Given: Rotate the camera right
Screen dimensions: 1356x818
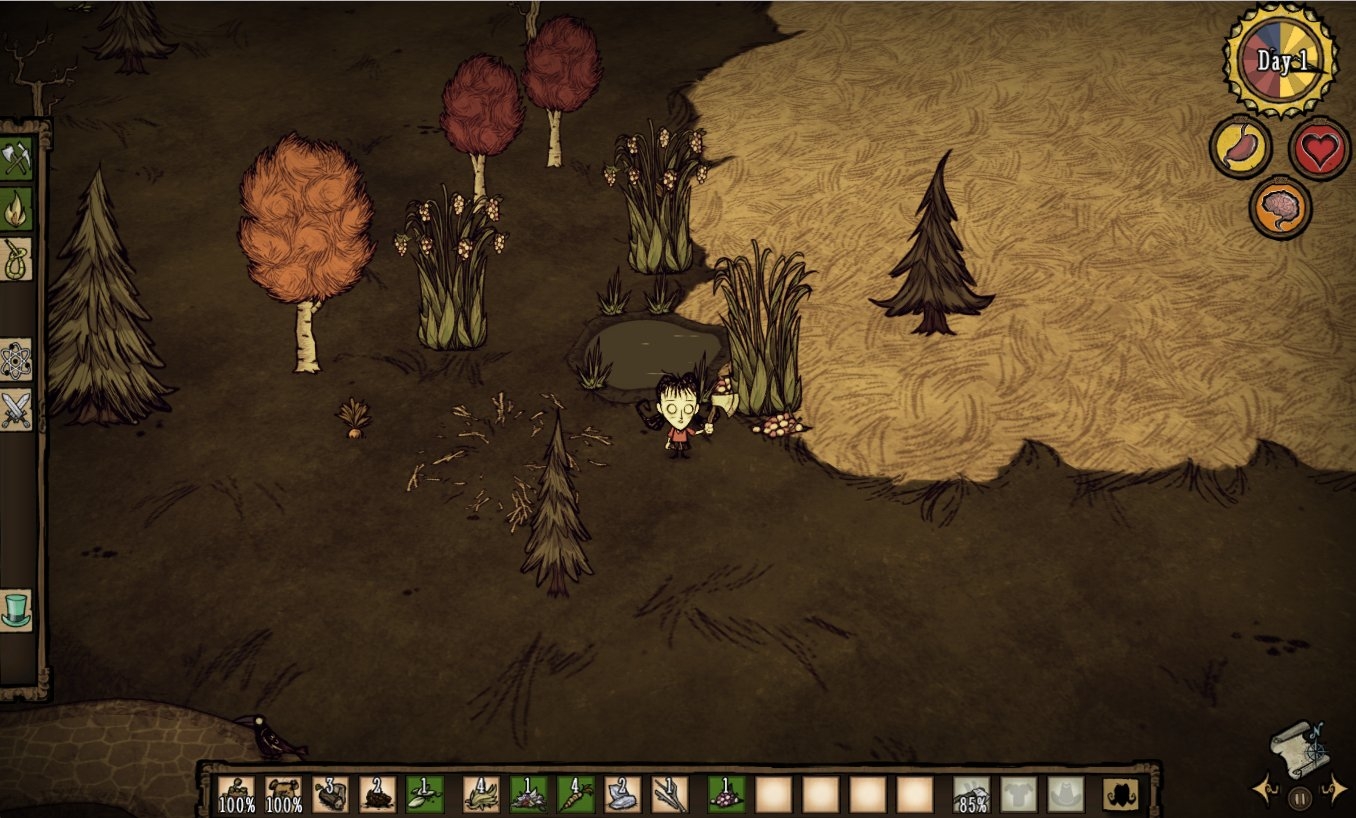Looking at the screenshot, I should (x=1334, y=790).
